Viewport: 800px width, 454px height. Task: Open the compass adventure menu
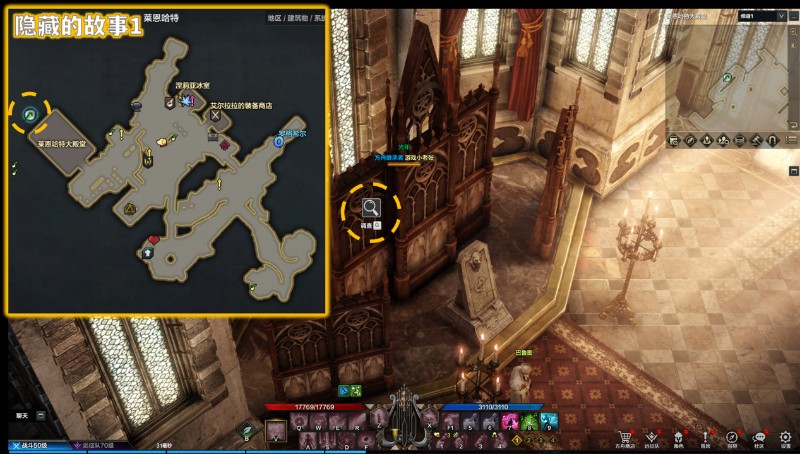(x=732, y=438)
